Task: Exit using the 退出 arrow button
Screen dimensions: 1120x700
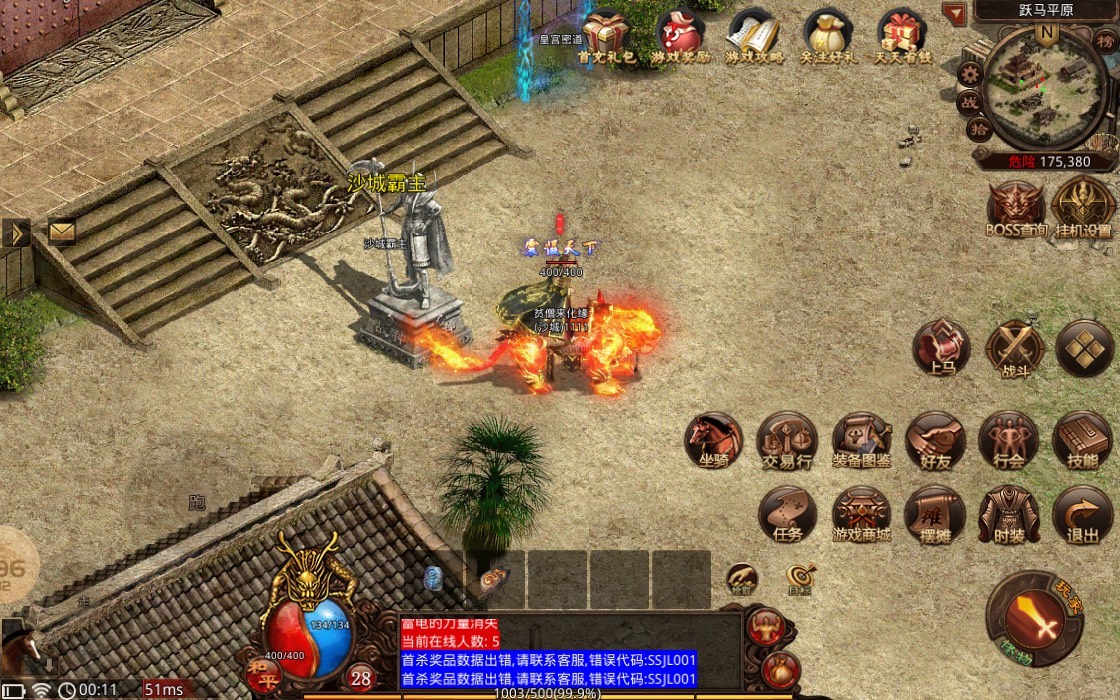Action: [x=1082, y=514]
